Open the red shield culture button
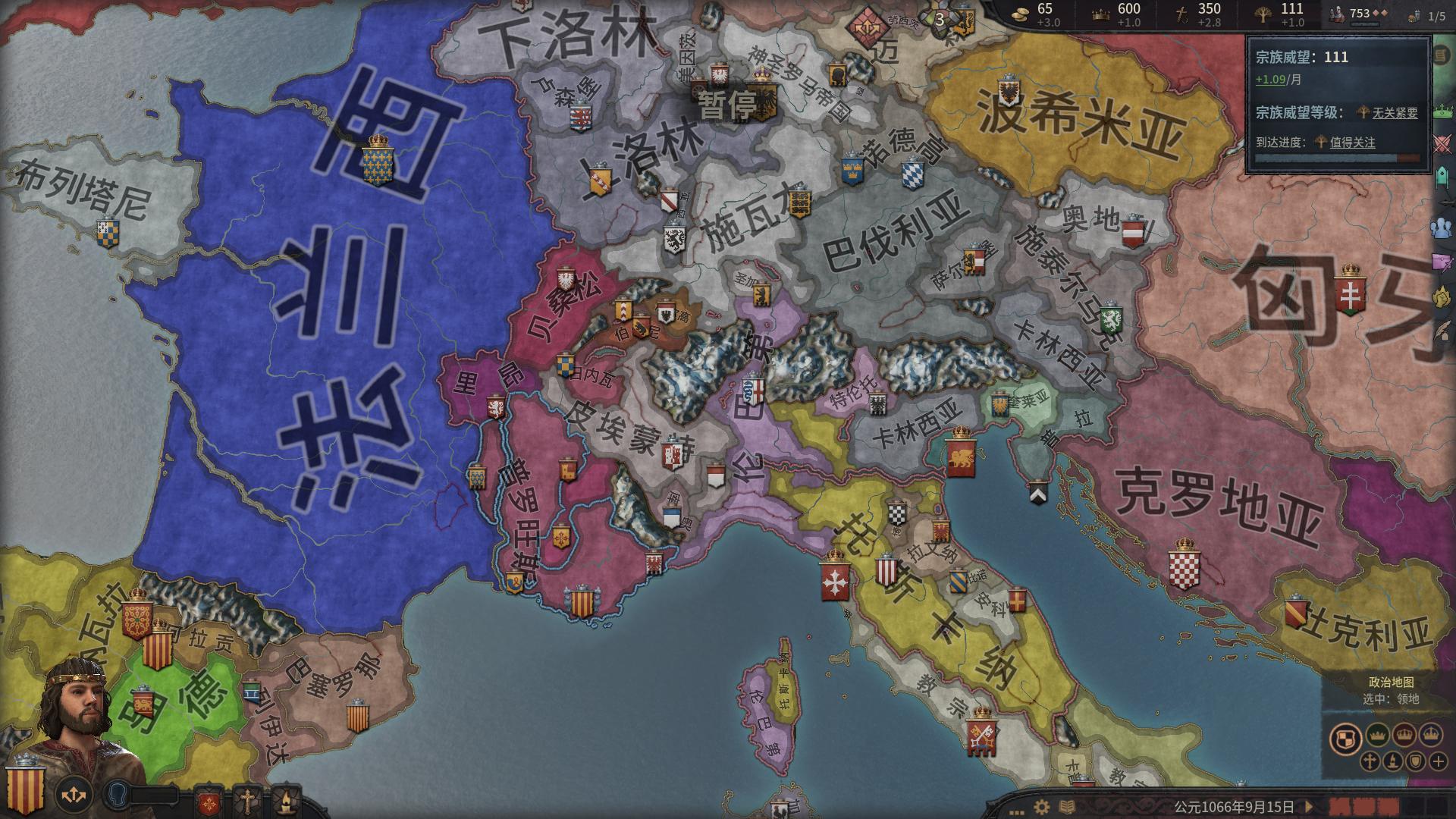Screen dimensions: 1456x819 pyautogui.click(x=209, y=801)
